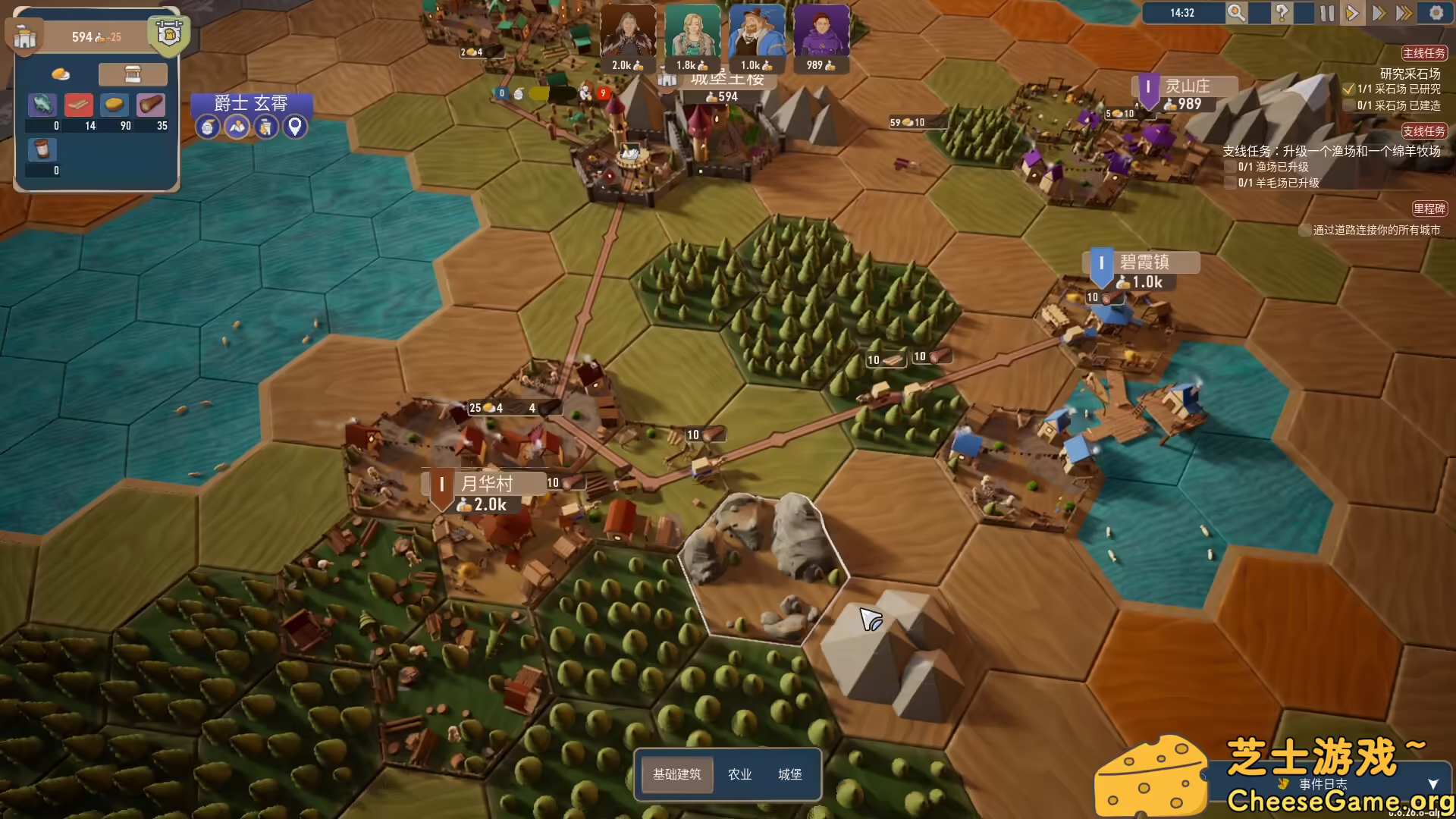This screenshot has height=819, width=1456.
Task: Click the location pin under 爵士 玄霄
Action: click(x=295, y=127)
